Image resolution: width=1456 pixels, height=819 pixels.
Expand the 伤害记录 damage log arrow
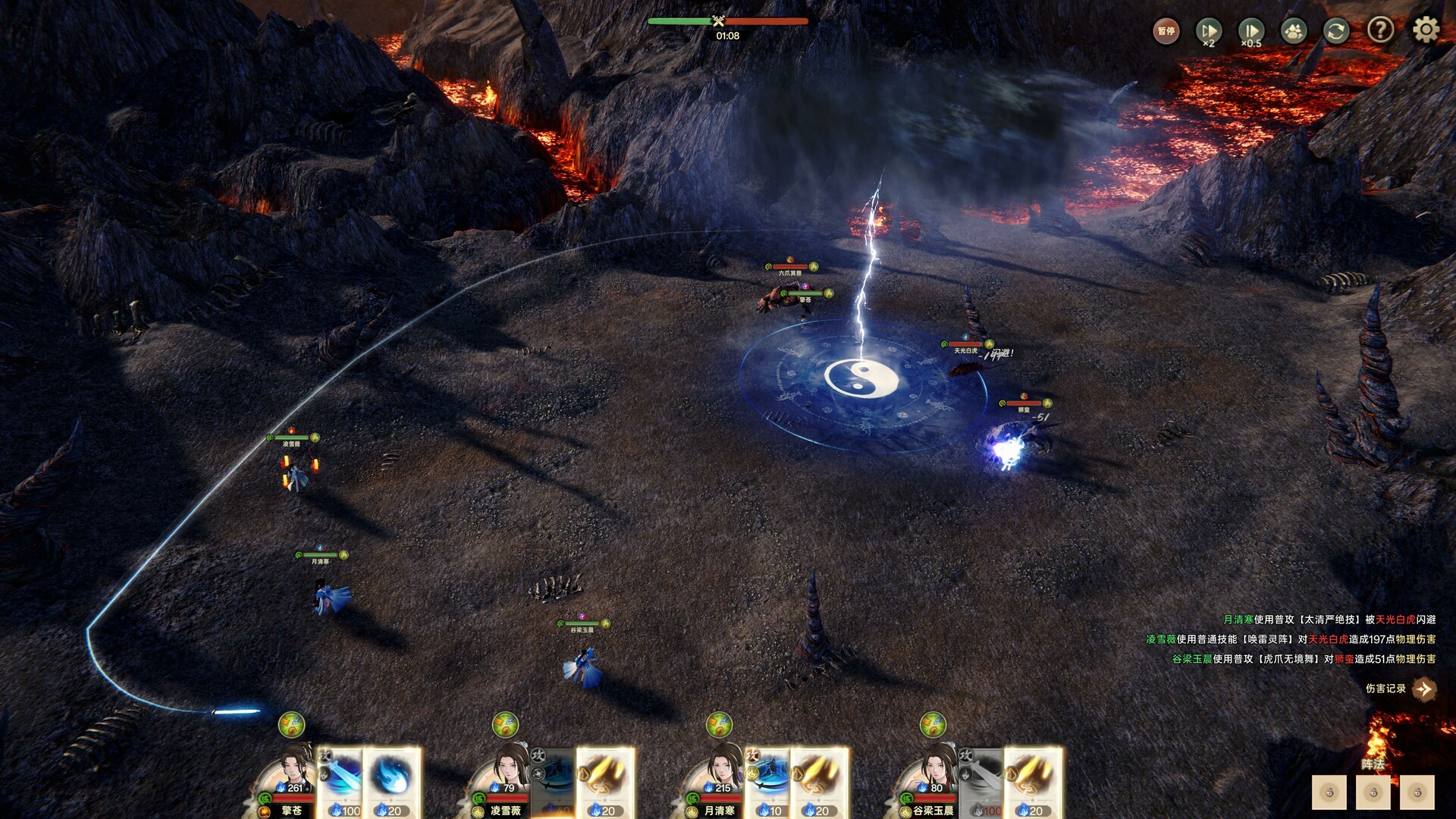(x=1424, y=689)
